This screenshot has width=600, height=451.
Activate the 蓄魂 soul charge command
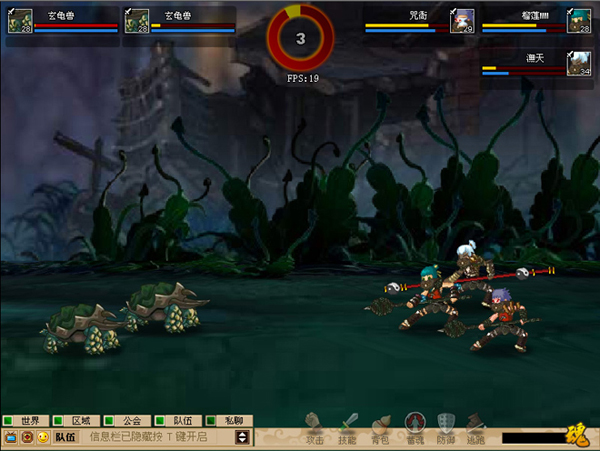[x=414, y=427]
